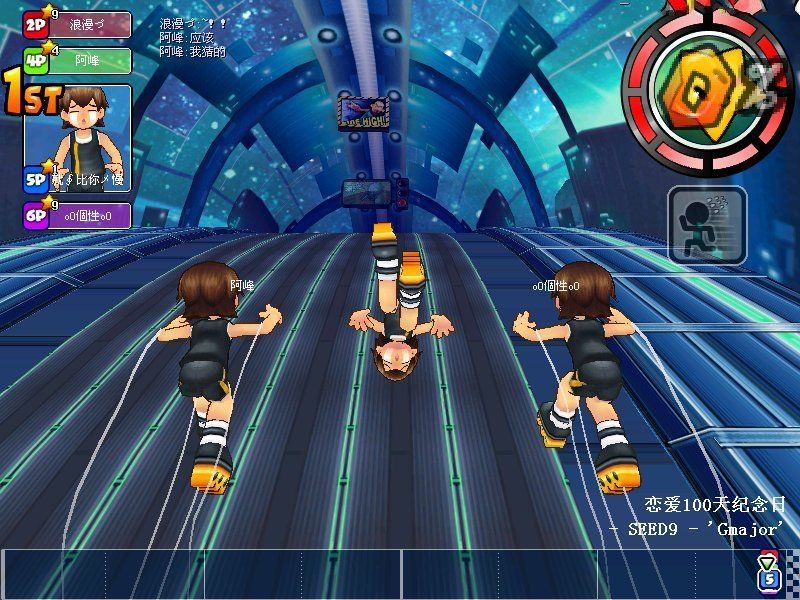This screenshot has width=800, height=600.
Task: Select the 2P player row 浪漫づ
Action: (x=78, y=24)
